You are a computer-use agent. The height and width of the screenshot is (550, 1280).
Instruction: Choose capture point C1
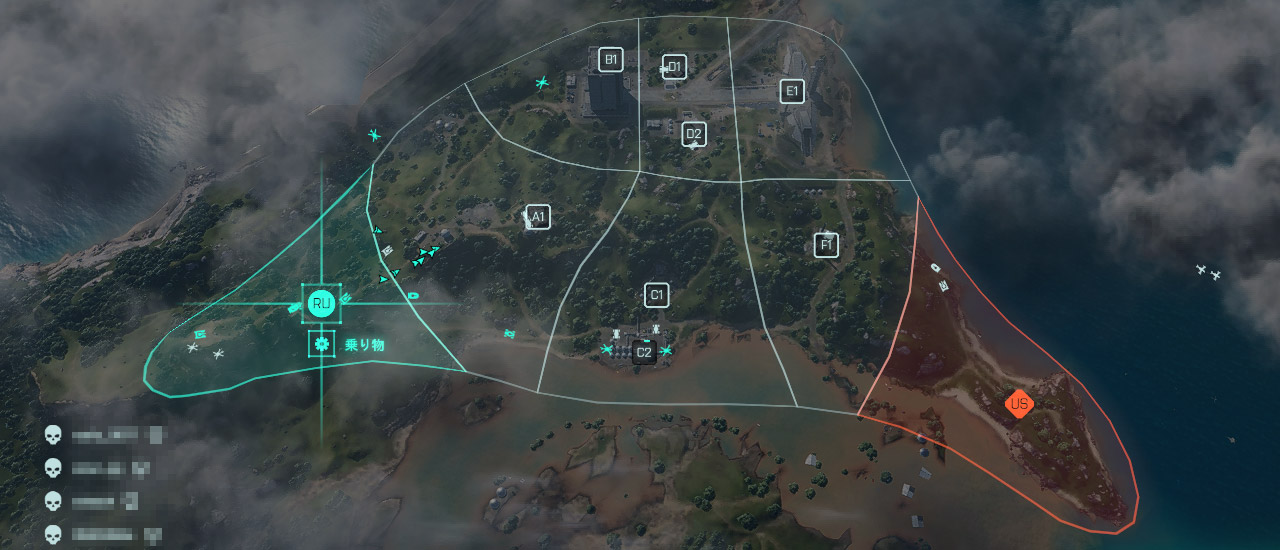[656, 295]
